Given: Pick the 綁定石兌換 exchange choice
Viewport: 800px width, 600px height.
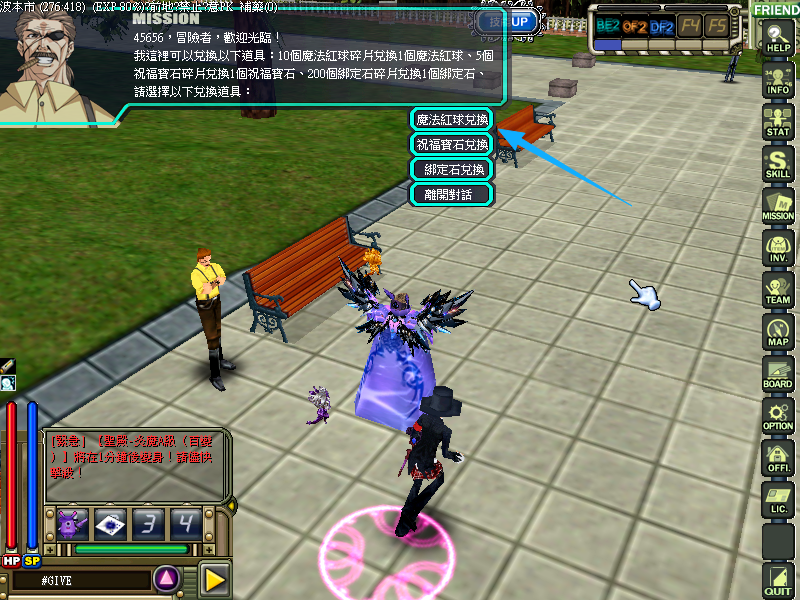Looking at the screenshot, I should (x=452, y=169).
